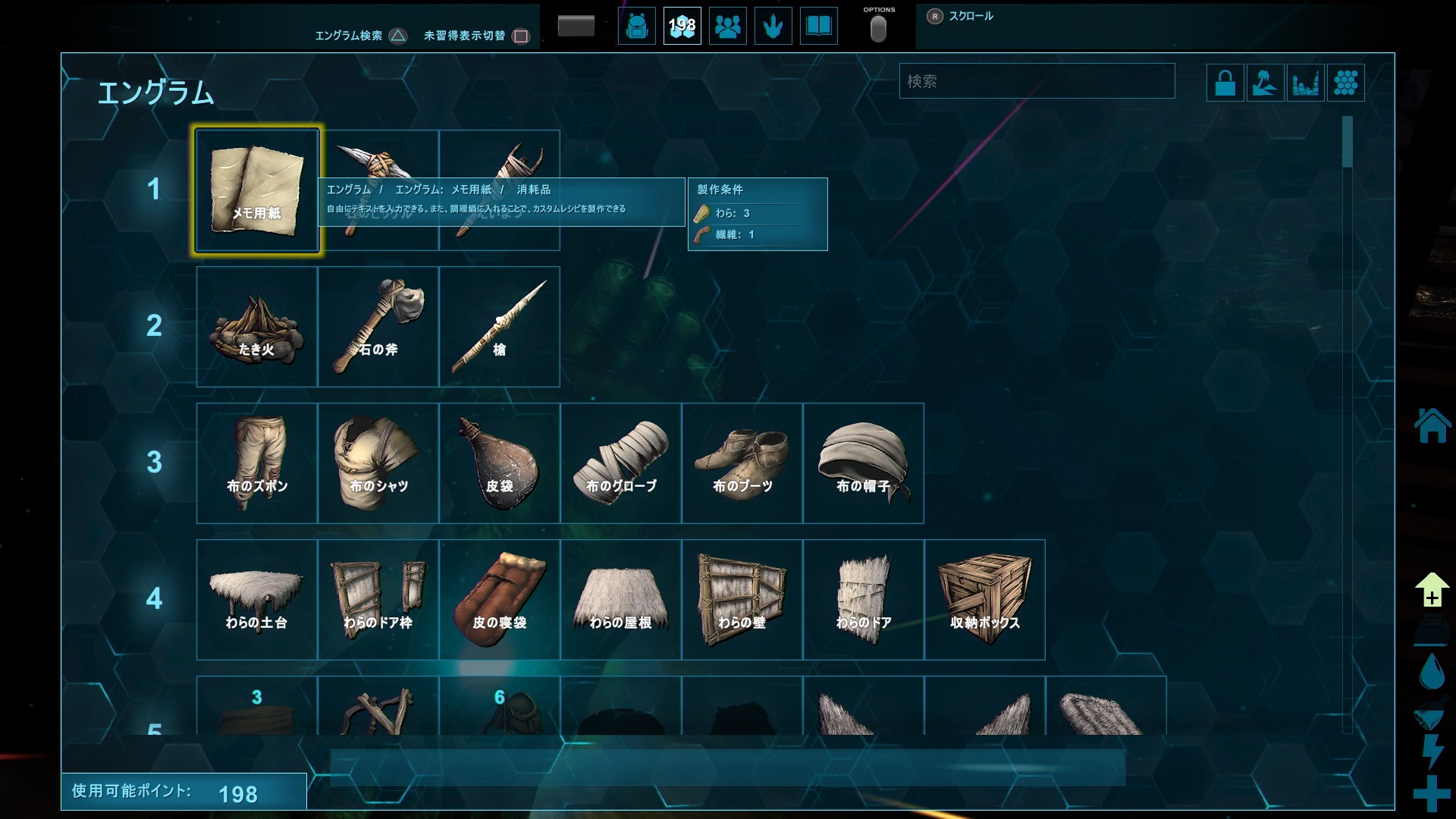Switch to the tribe management tab
This screenshot has width=1456, height=819.
coord(727,26)
